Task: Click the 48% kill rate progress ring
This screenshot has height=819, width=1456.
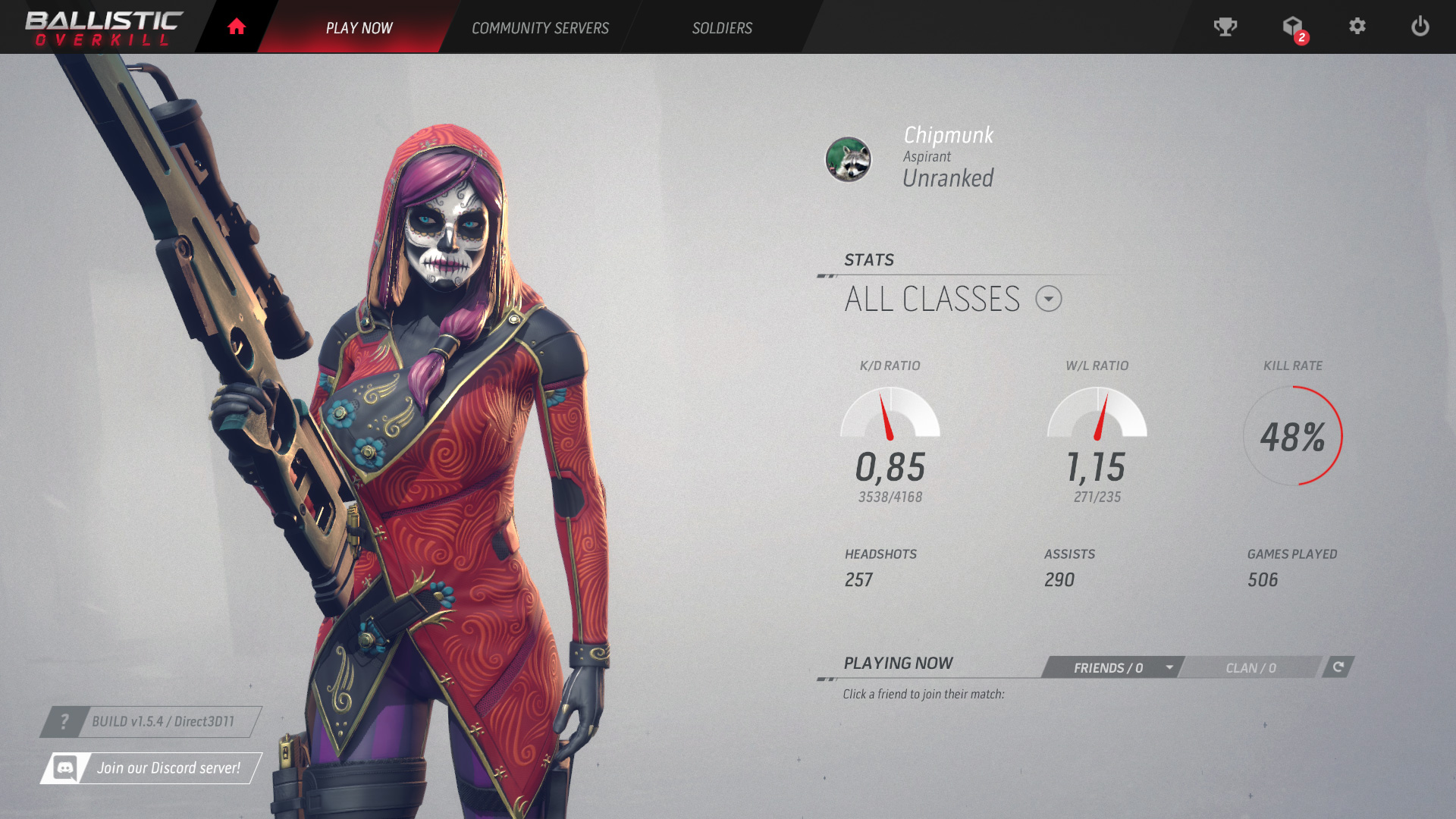Action: click(x=1293, y=434)
